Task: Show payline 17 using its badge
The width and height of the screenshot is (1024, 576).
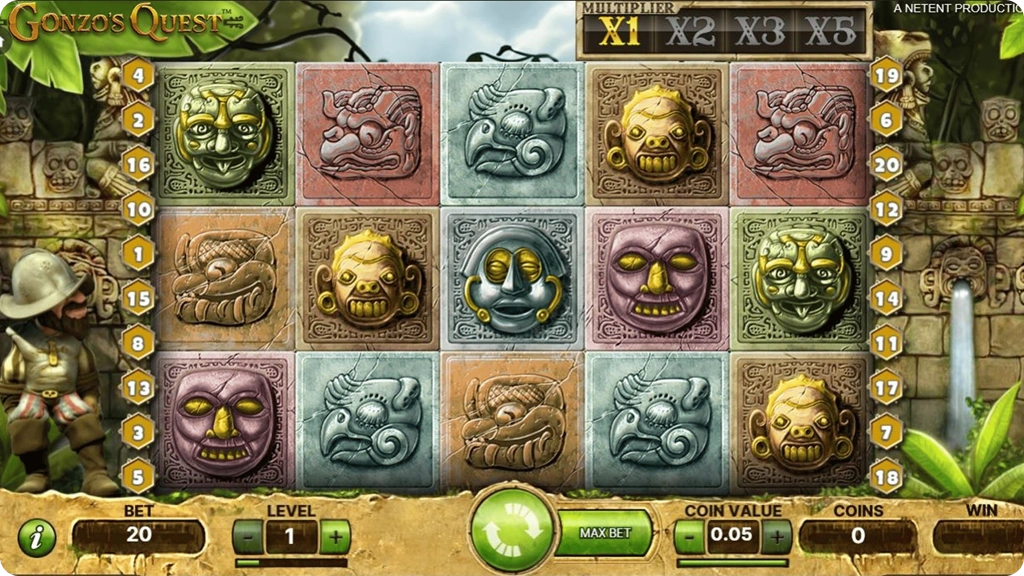Action: point(886,385)
